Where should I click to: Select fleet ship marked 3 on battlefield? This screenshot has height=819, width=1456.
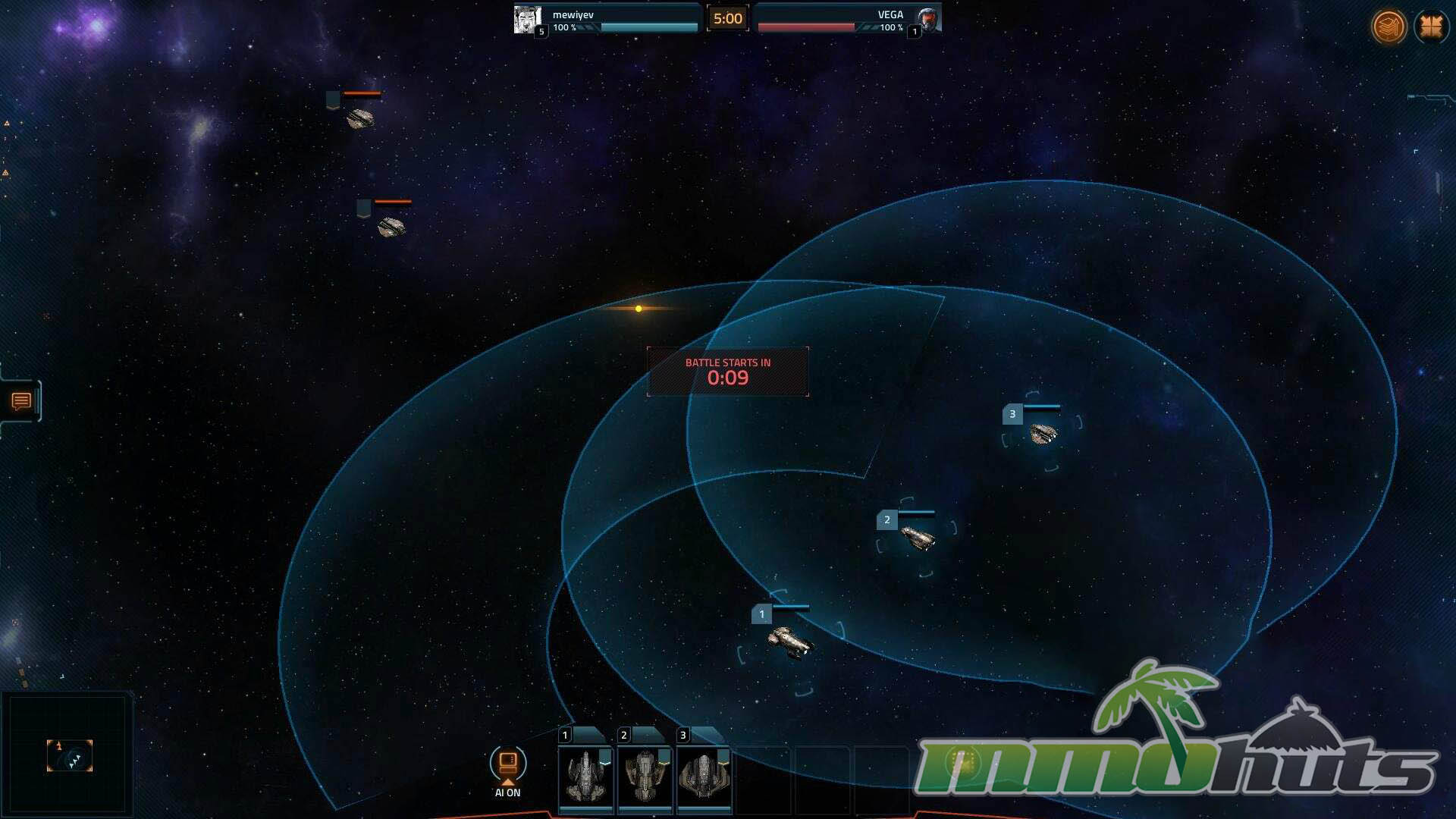pos(1043,433)
